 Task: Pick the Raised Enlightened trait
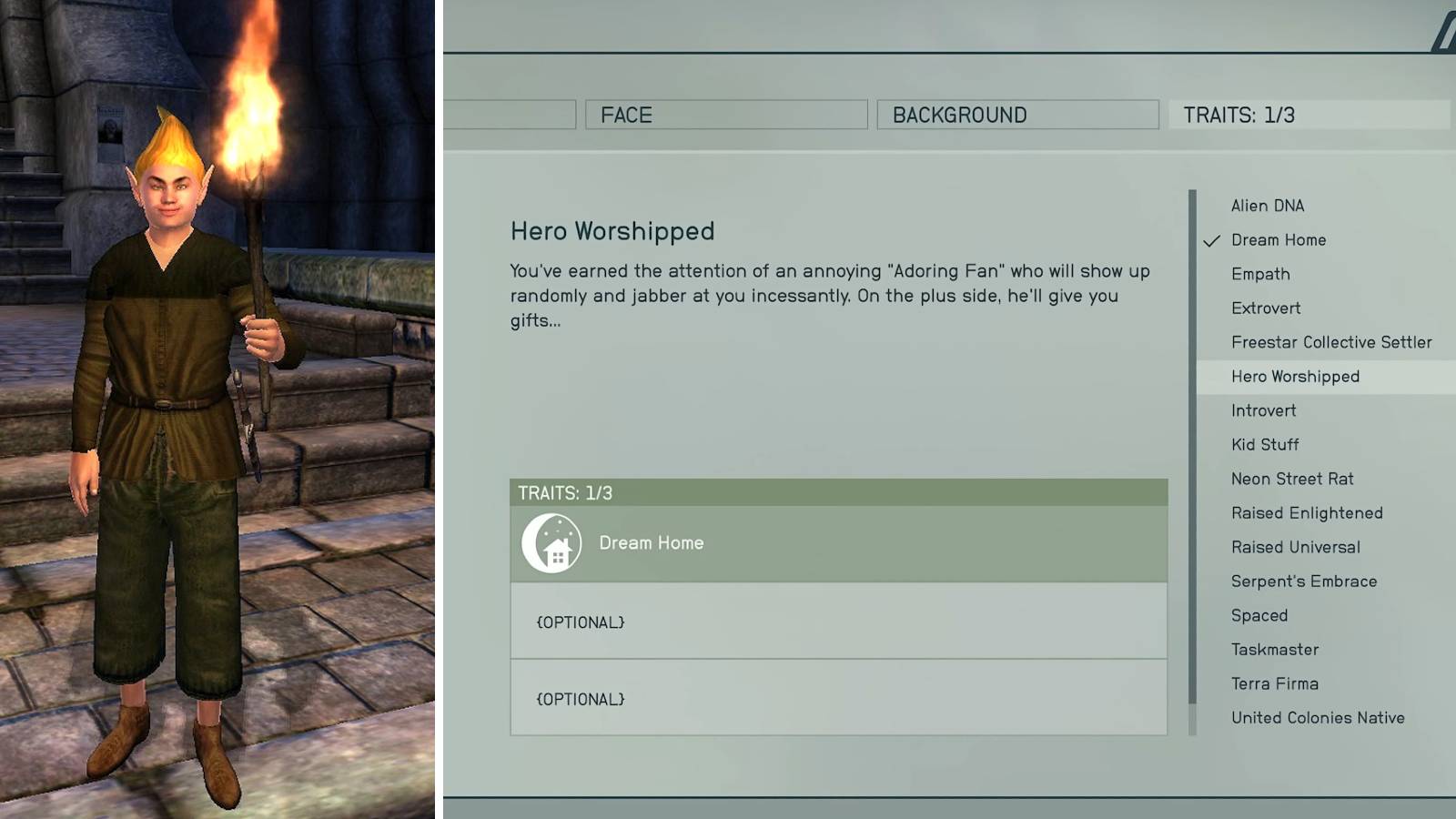tap(1305, 512)
